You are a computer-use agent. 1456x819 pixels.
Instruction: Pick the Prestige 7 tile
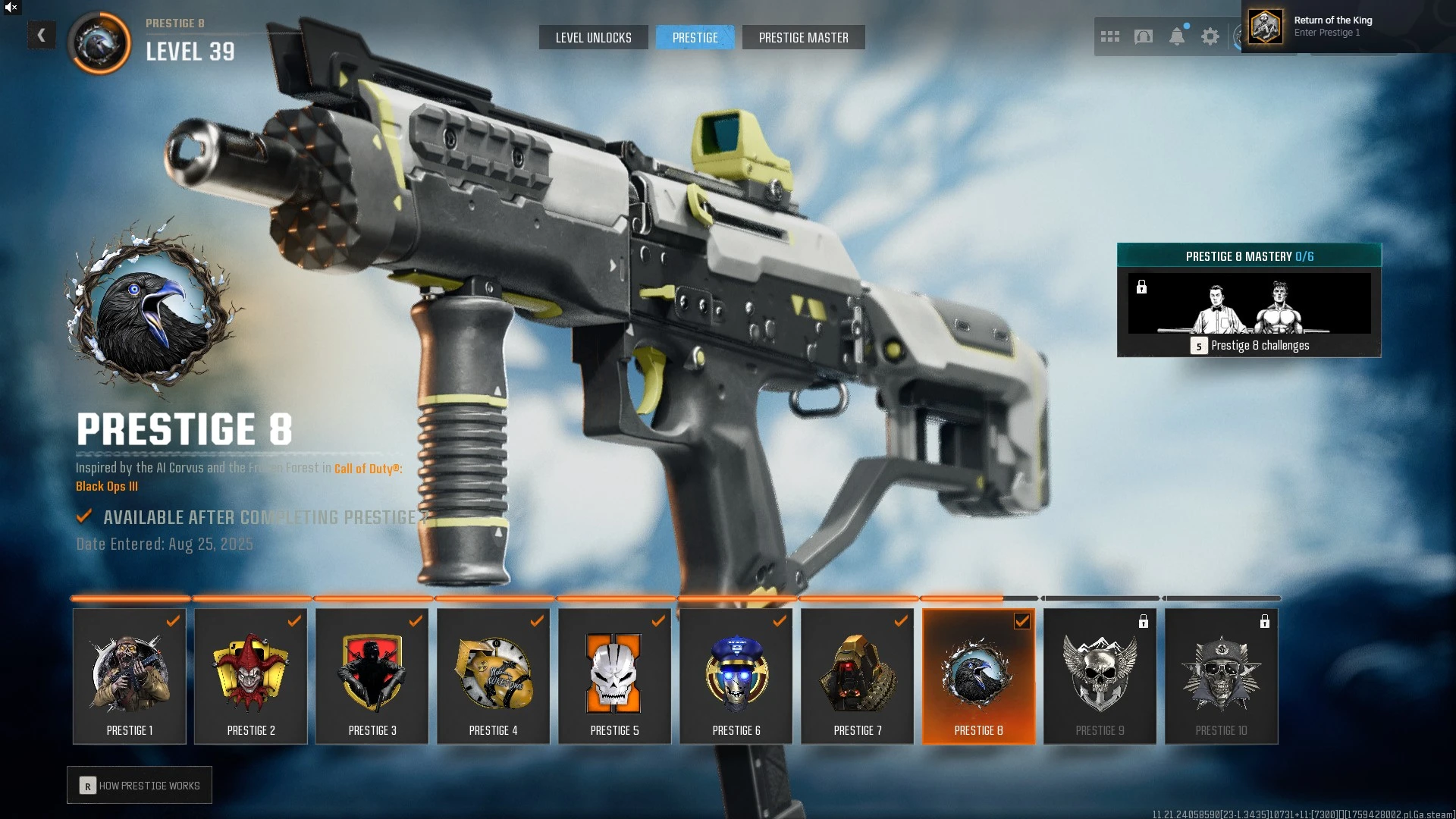pos(858,676)
